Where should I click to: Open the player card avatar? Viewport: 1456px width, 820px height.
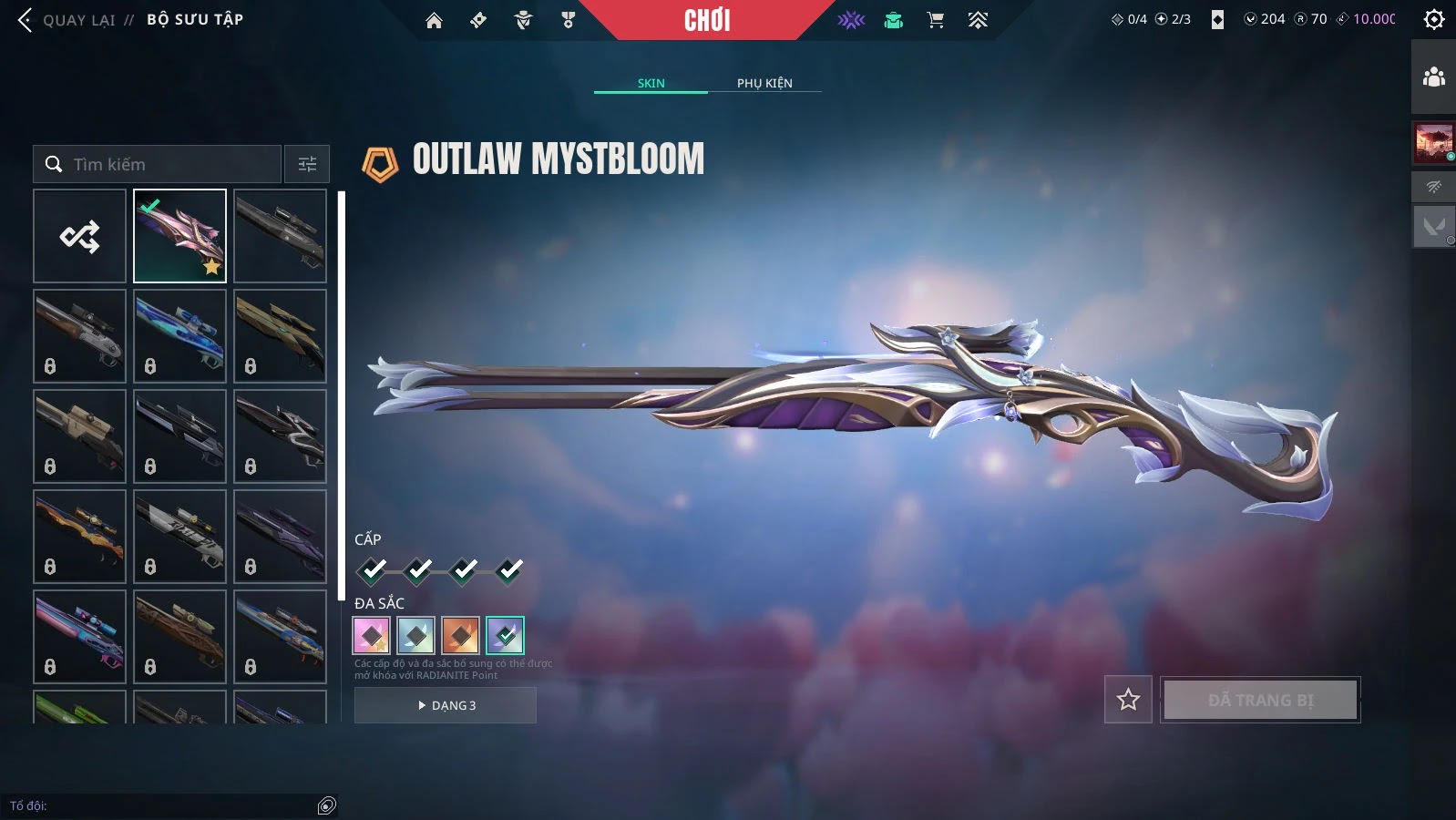[x=1433, y=143]
